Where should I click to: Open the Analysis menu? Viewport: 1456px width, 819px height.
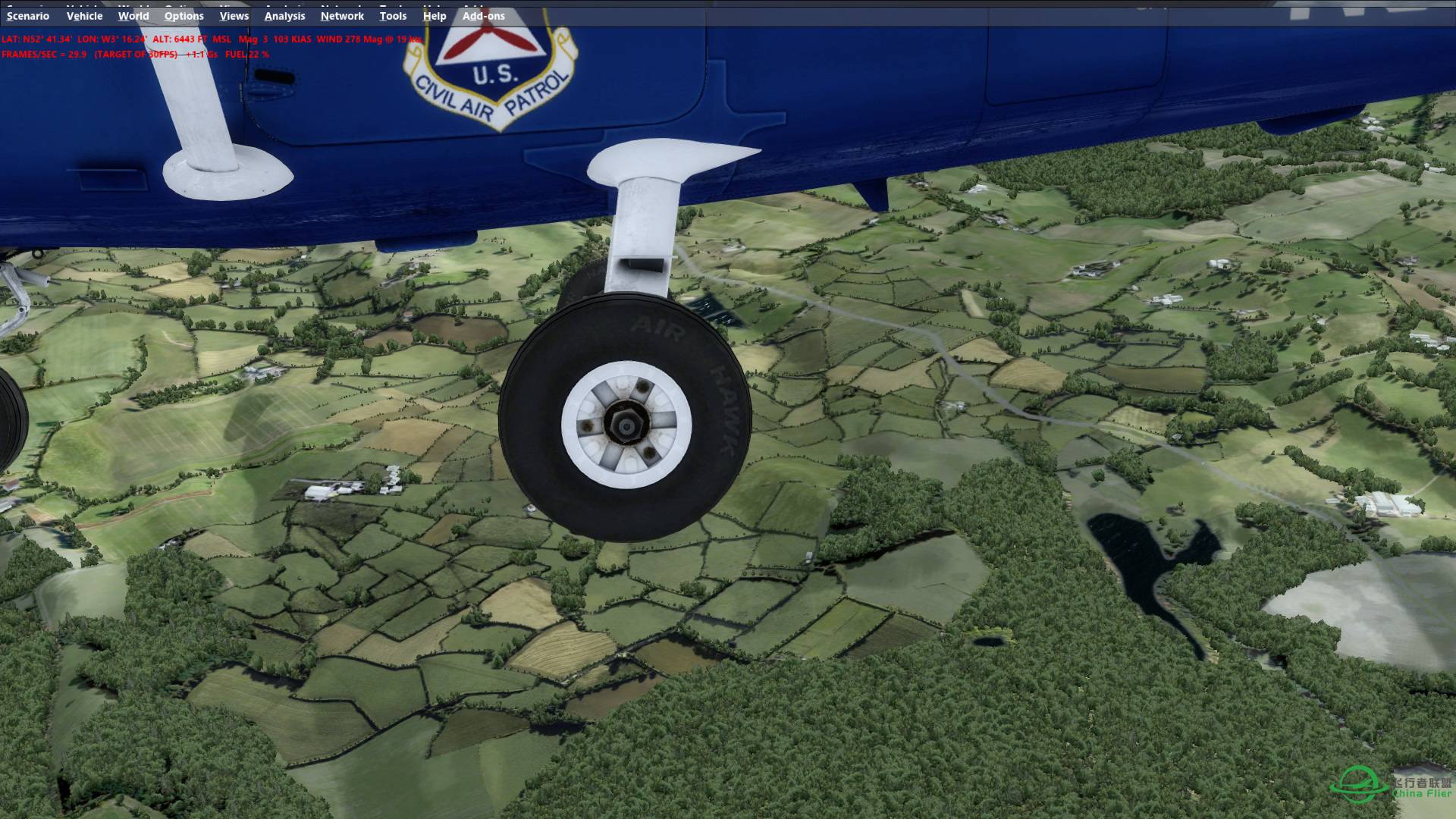point(284,15)
